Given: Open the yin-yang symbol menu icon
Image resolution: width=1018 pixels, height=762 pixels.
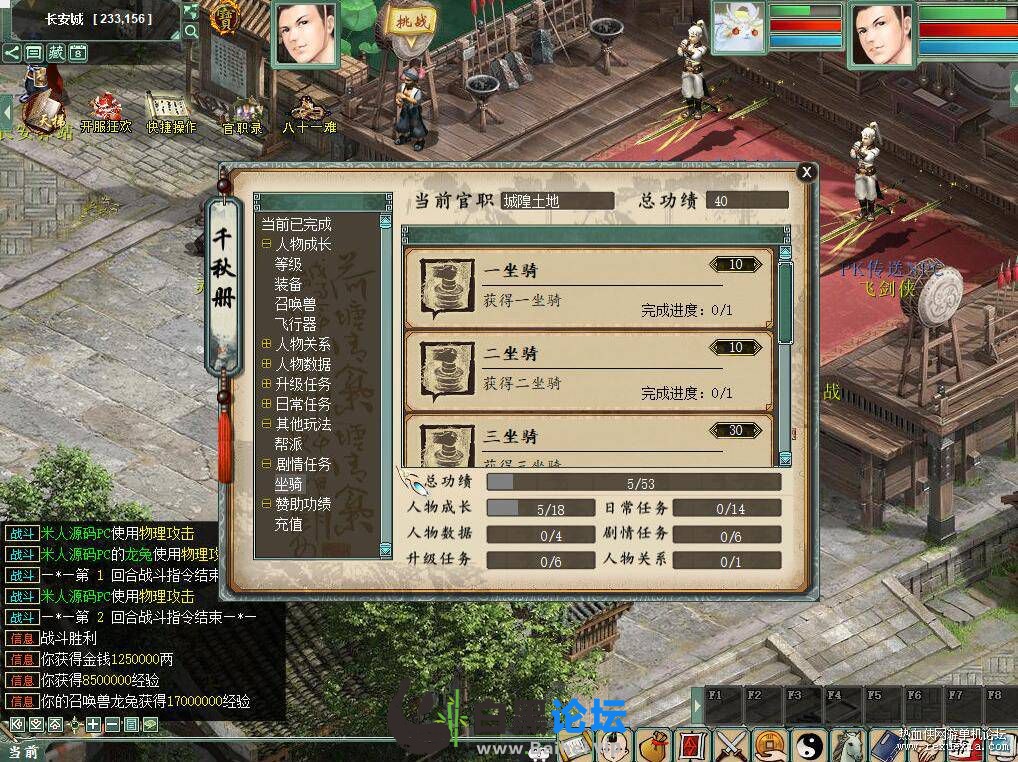Looking at the screenshot, I should point(808,744).
